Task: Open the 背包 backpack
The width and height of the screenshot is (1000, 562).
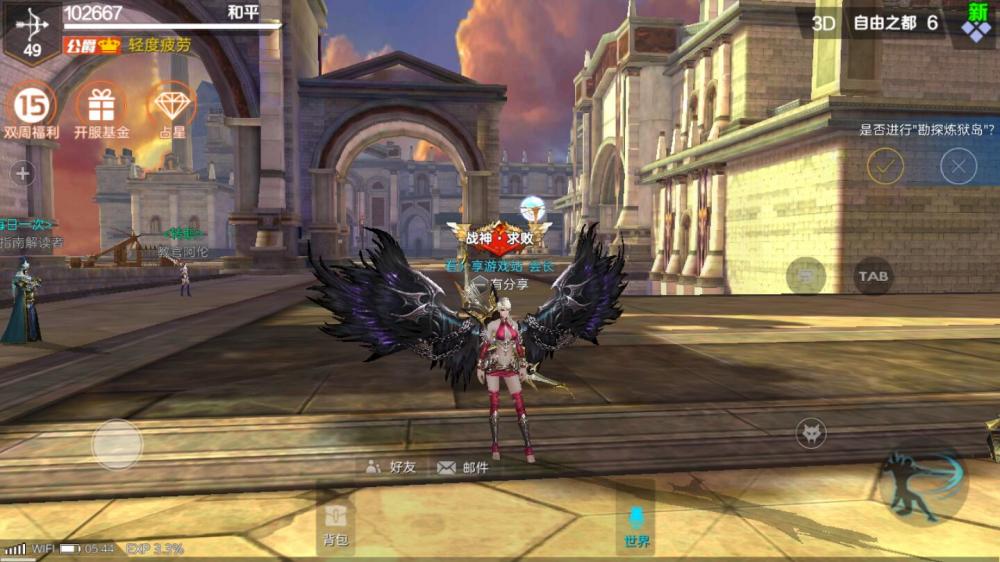Action: [335, 523]
